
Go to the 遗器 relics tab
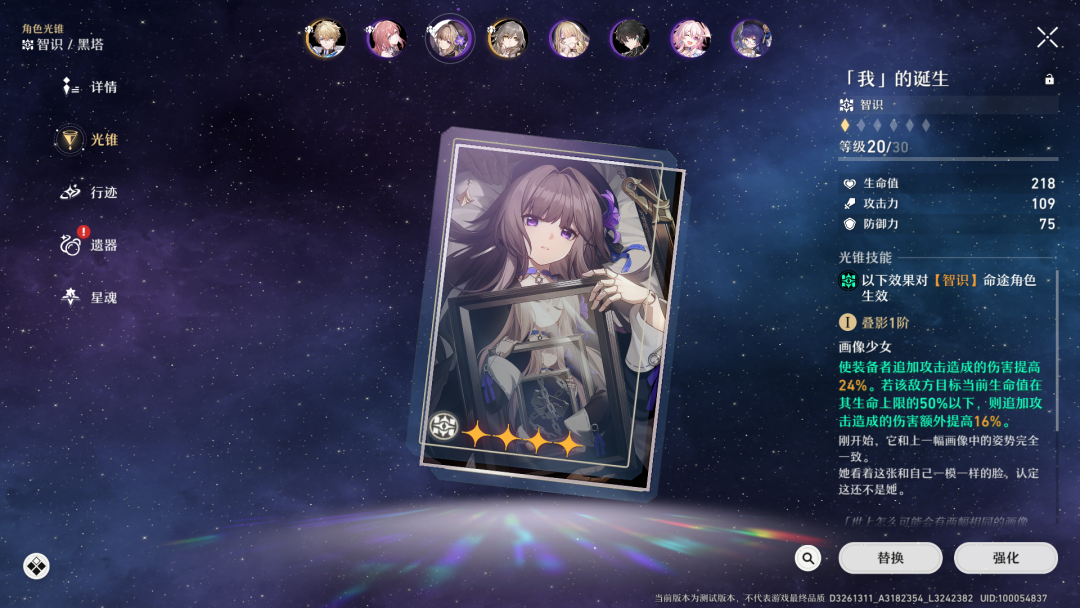[90, 244]
